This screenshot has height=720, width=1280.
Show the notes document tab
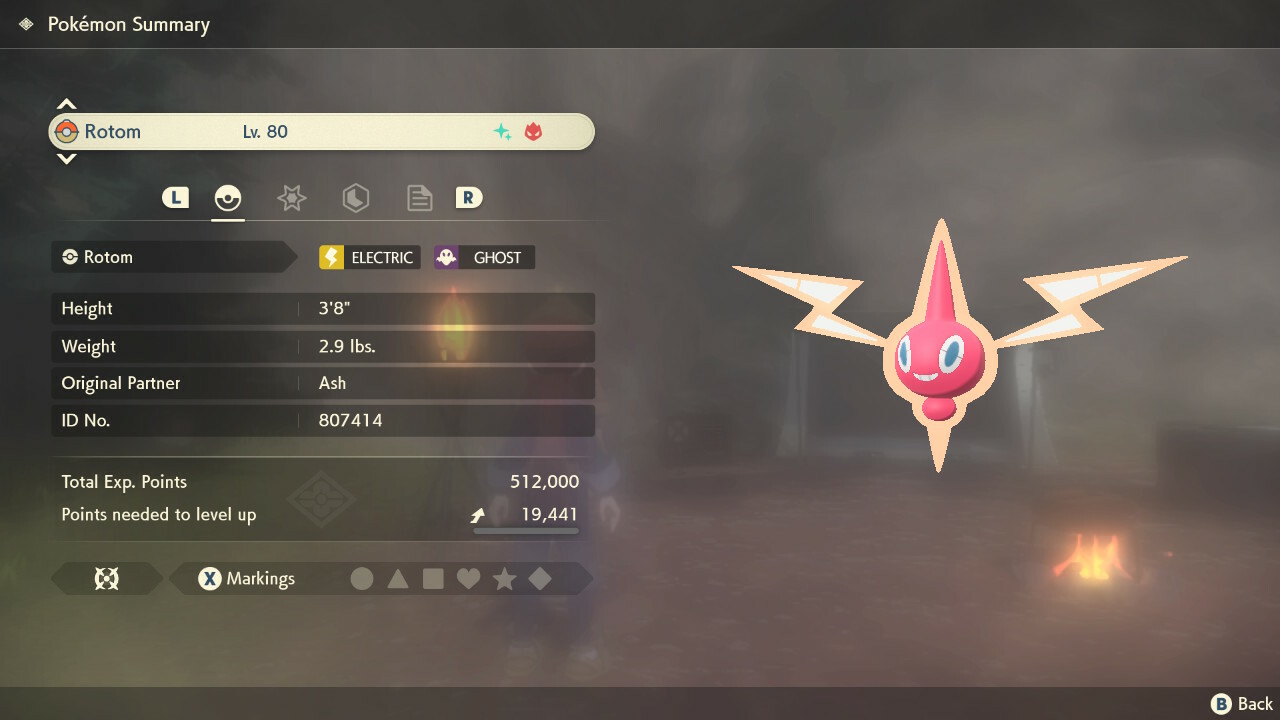(x=419, y=198)
